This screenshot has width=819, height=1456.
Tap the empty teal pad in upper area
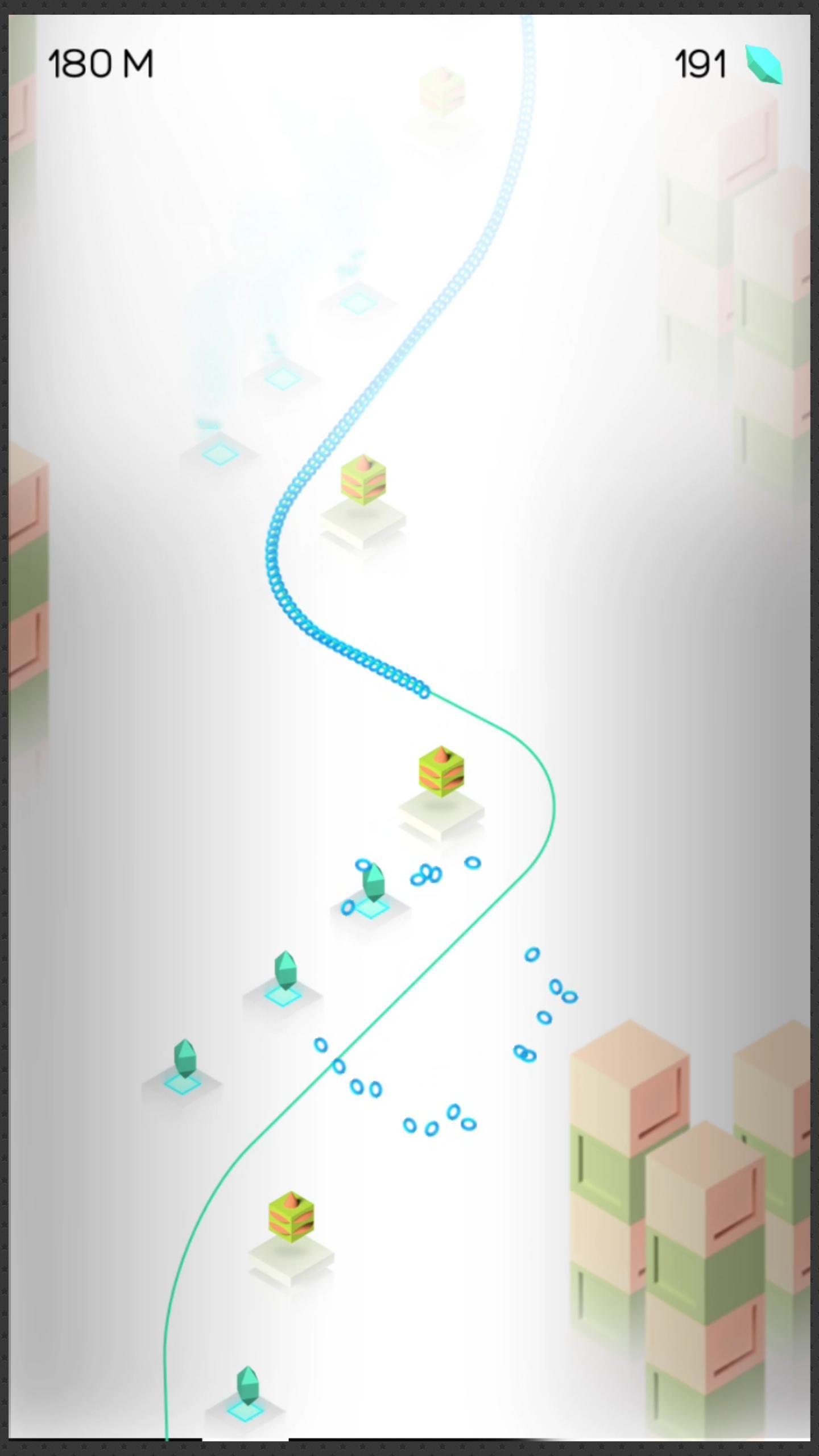pyautogui.click(x=358, y=304)
